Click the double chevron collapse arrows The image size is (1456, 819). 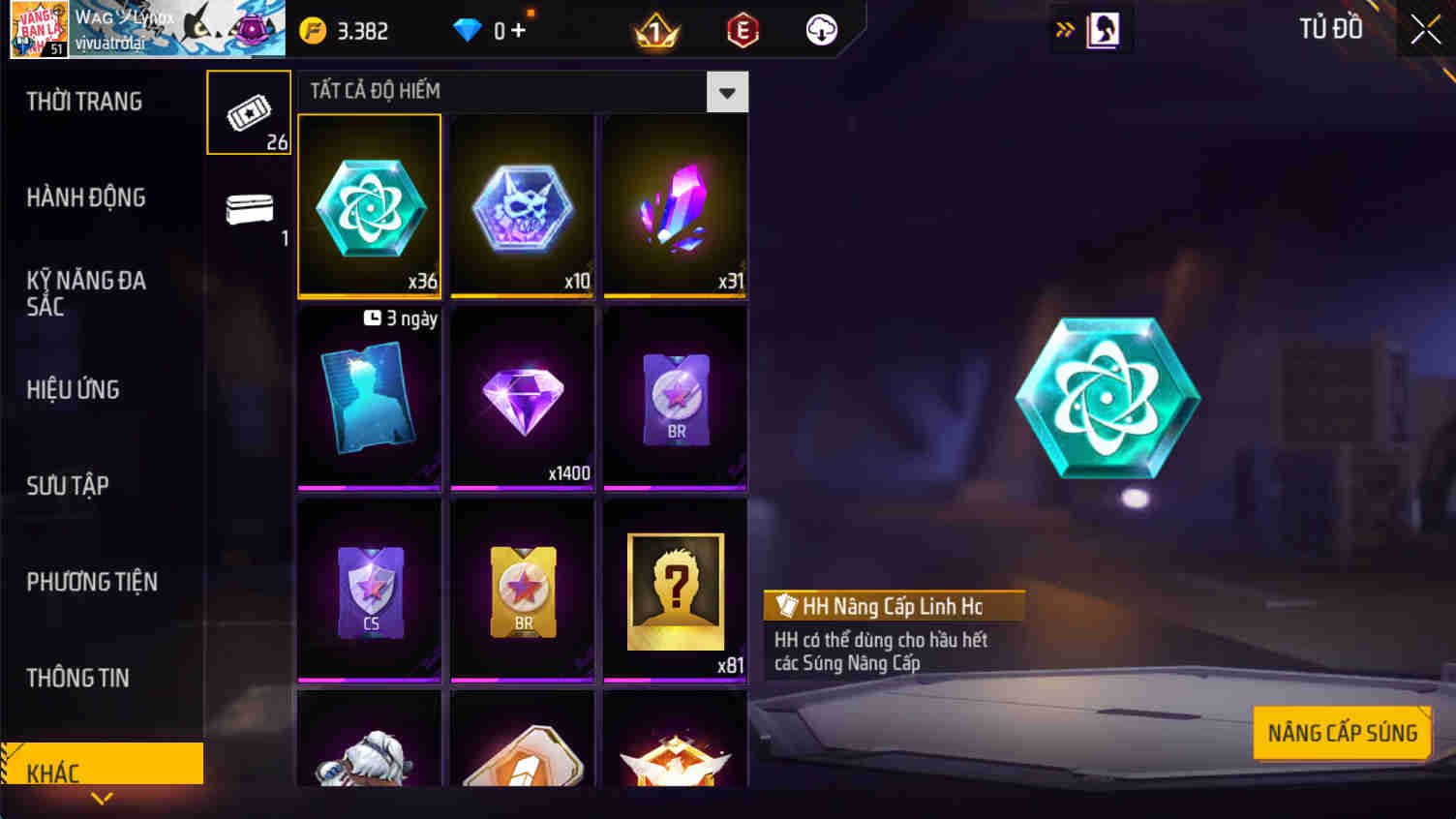pyautogui.click(x=1065, y=29)
